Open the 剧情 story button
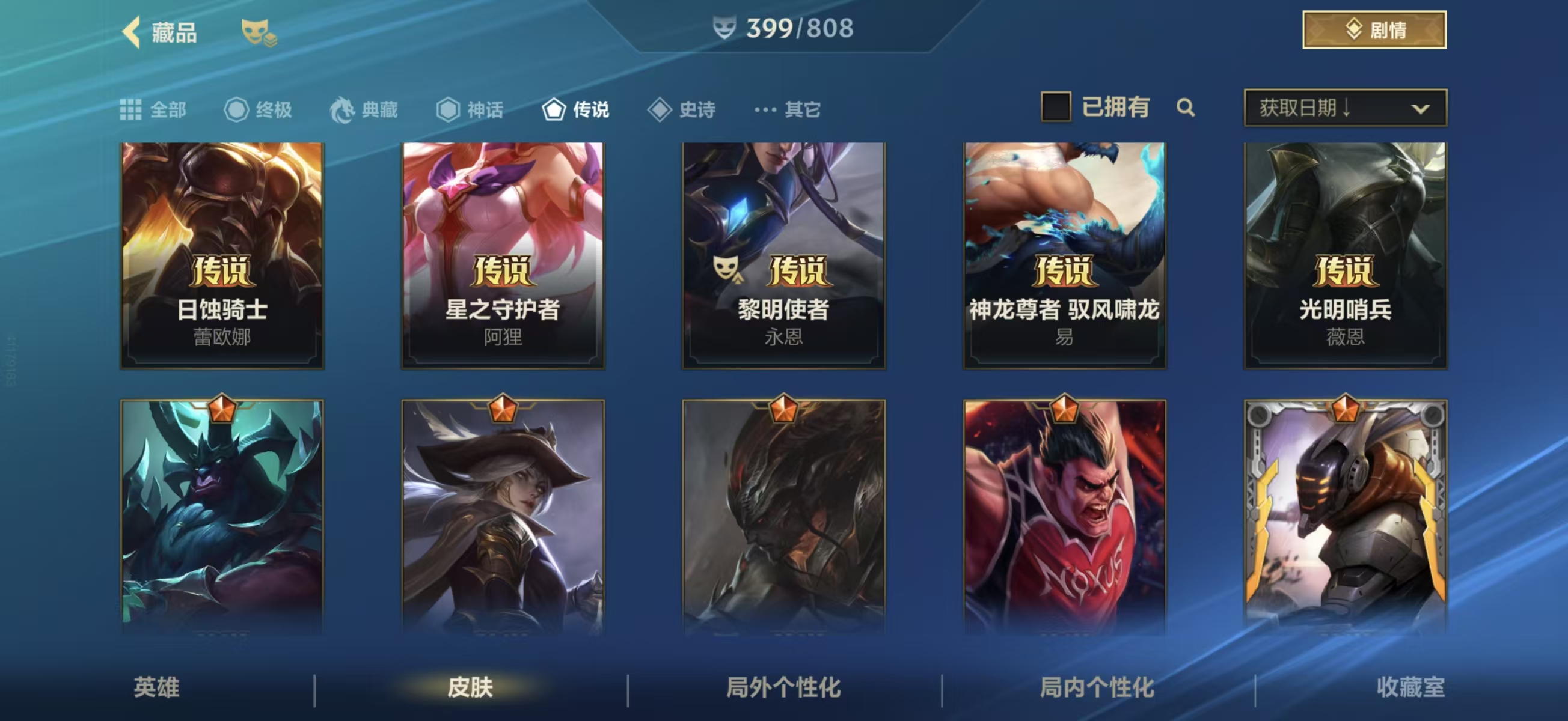The image size is (1568, 721). [1374, 30]
